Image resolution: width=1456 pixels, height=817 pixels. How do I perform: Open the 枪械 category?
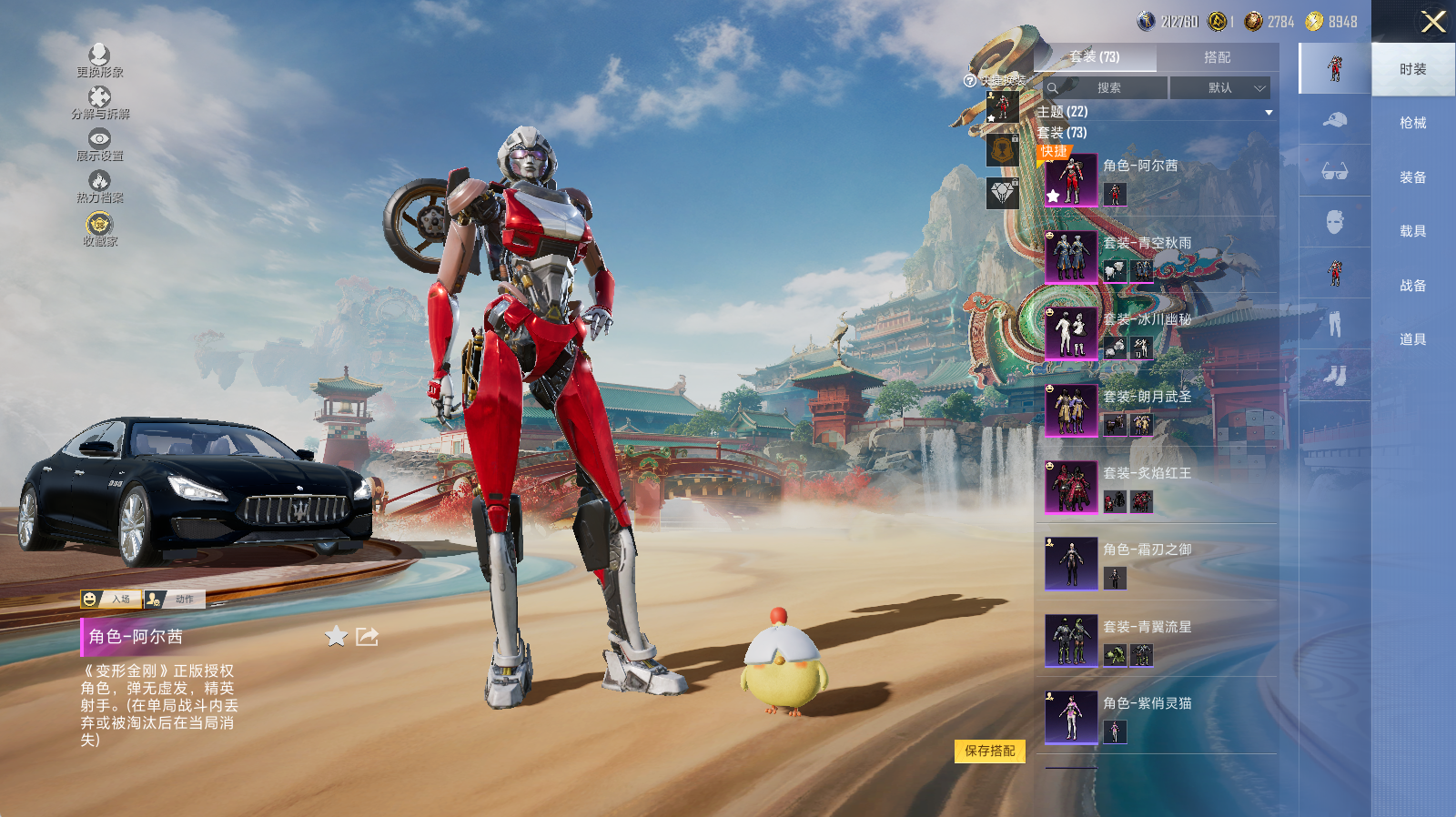click(1412, 123)
